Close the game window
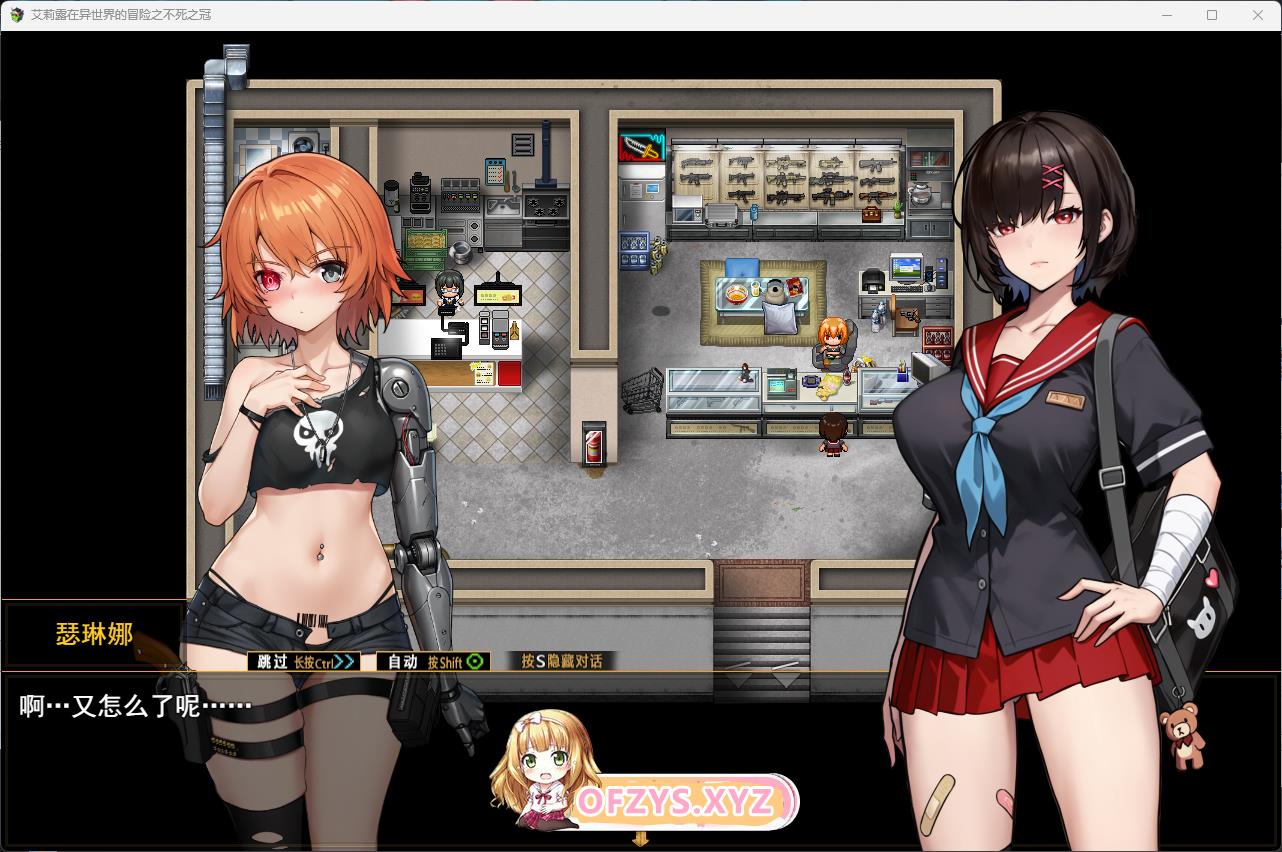This screenshot has height=852, width=1282. (x=1258, y=15)
